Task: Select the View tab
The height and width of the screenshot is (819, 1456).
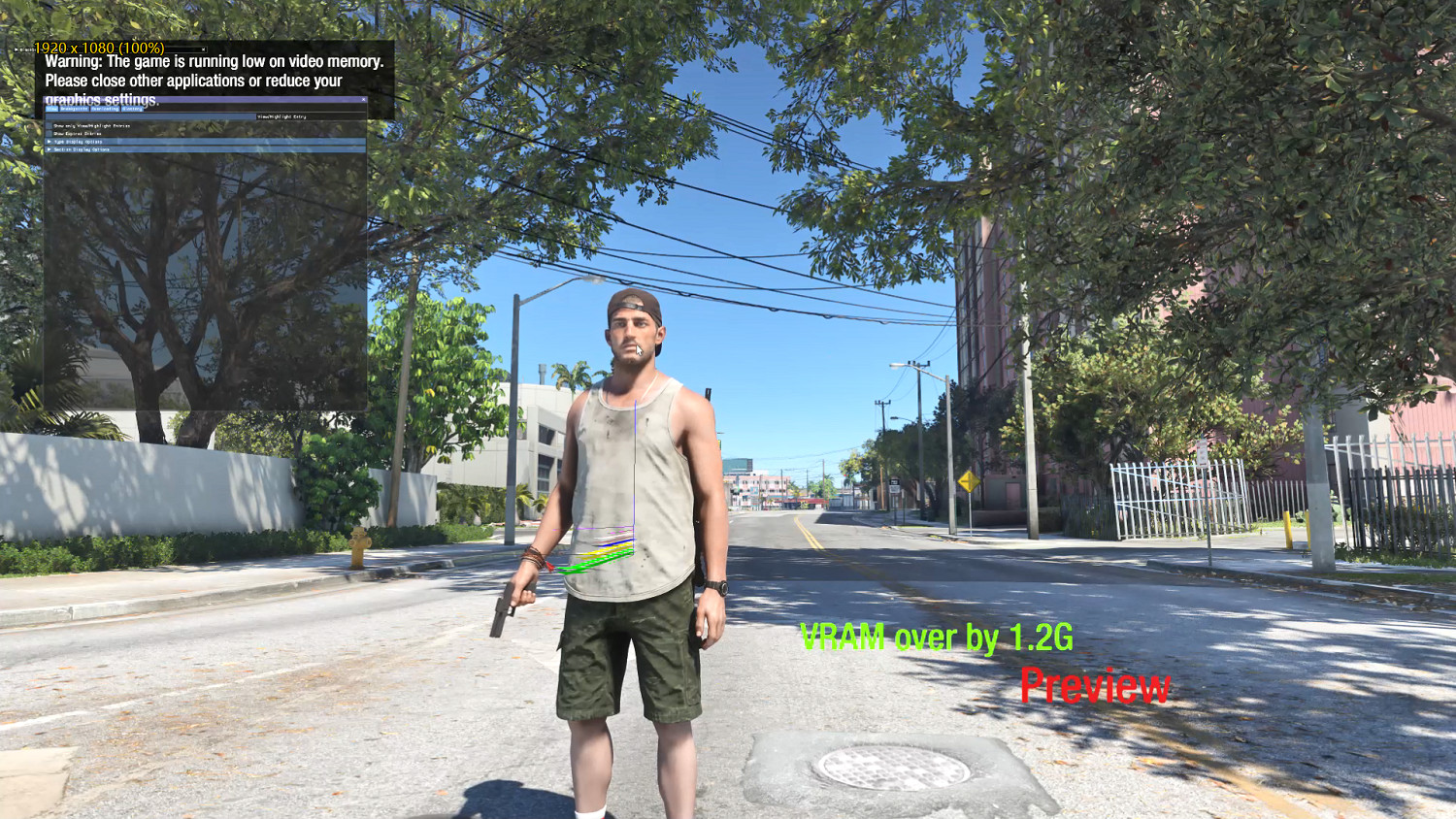Action: pyautogui.click(x=50, y=109)
